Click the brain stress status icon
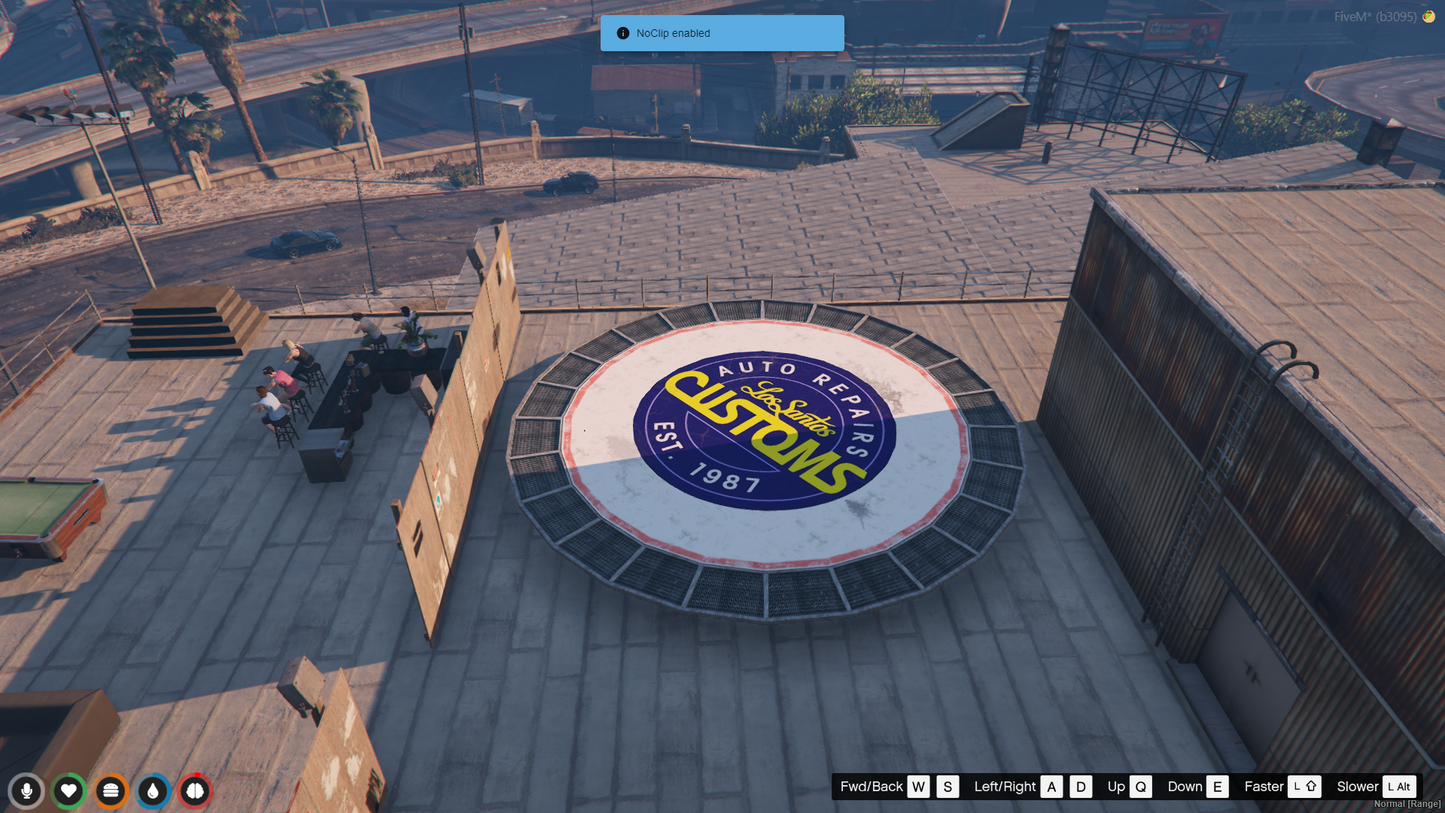The height and width of the screenshot is (813, 1445). click(x=195, y=791)
